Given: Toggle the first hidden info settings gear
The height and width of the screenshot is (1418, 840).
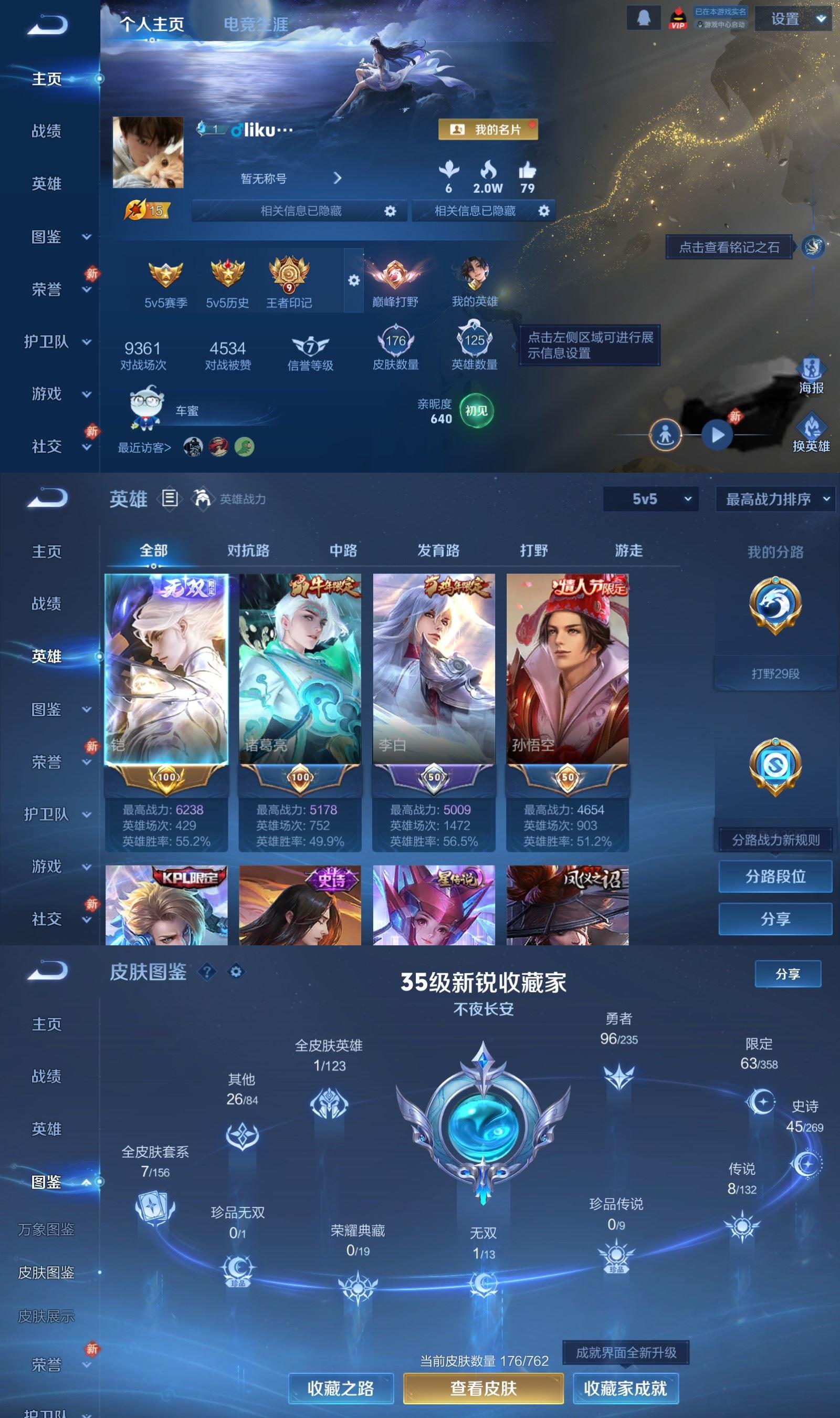Looking at the screenshot, I should 390,211.
